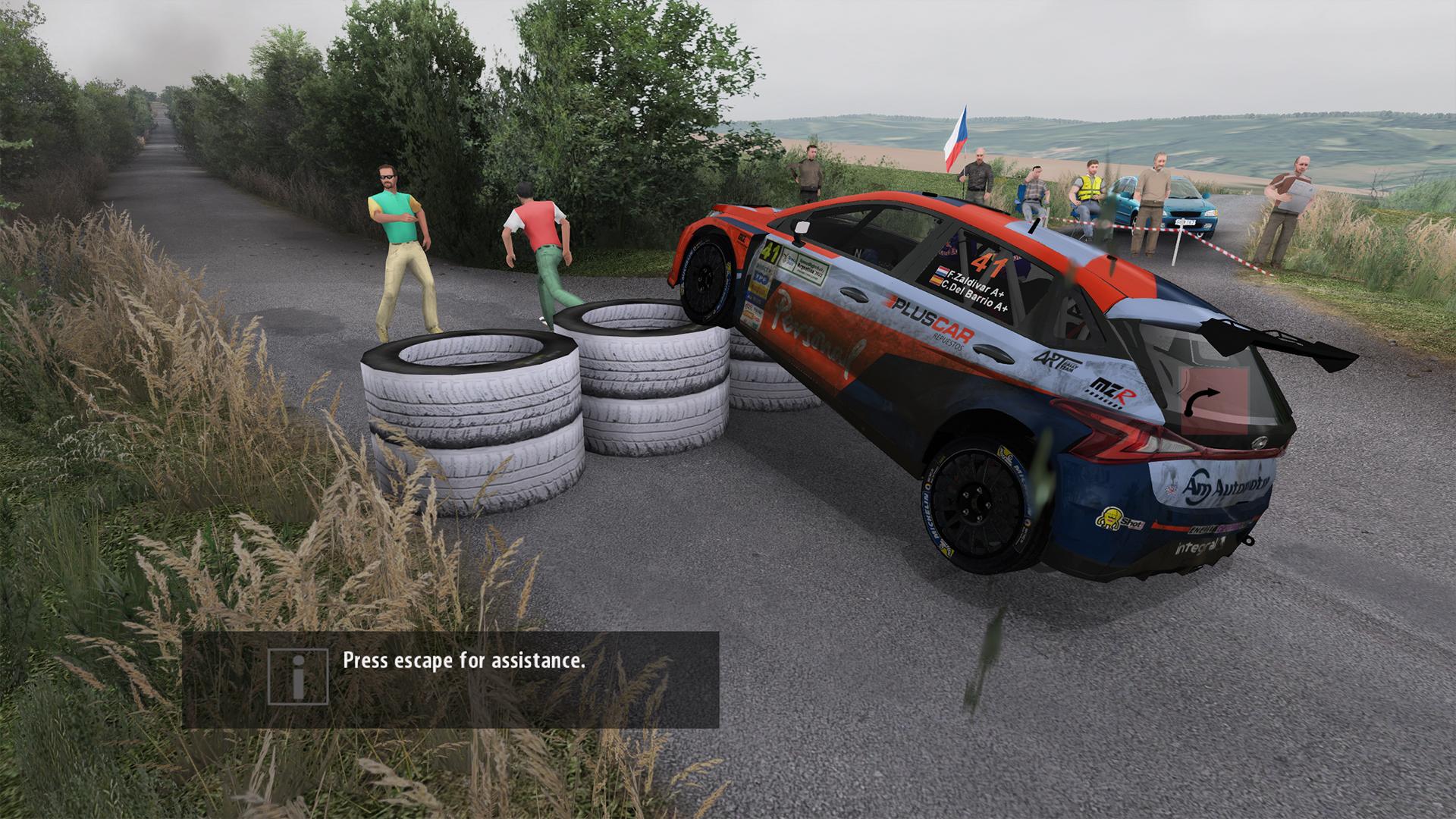
Task: Select the orange number 41 on the window
Action: coord(989,262)
